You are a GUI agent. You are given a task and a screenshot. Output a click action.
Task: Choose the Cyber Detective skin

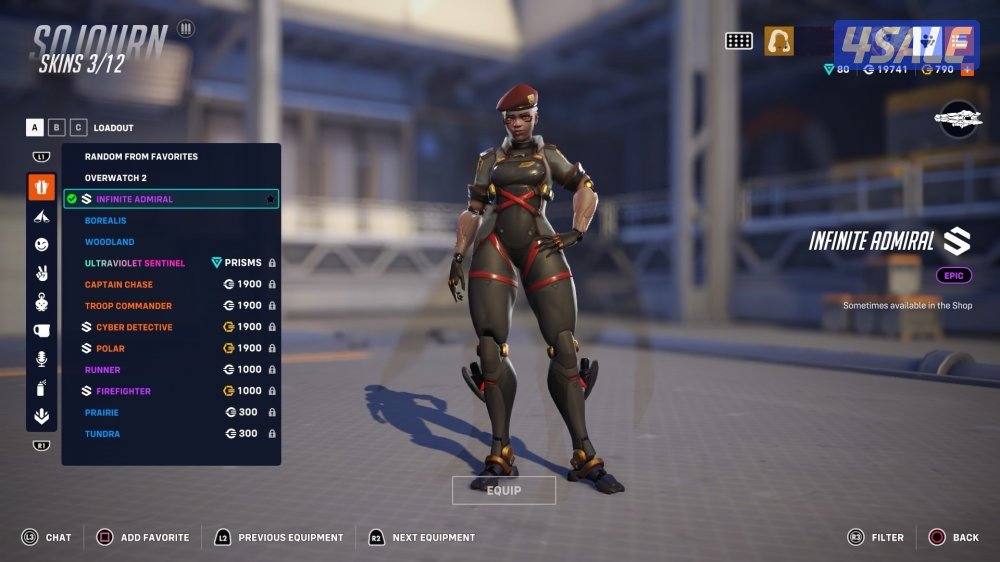134,327
